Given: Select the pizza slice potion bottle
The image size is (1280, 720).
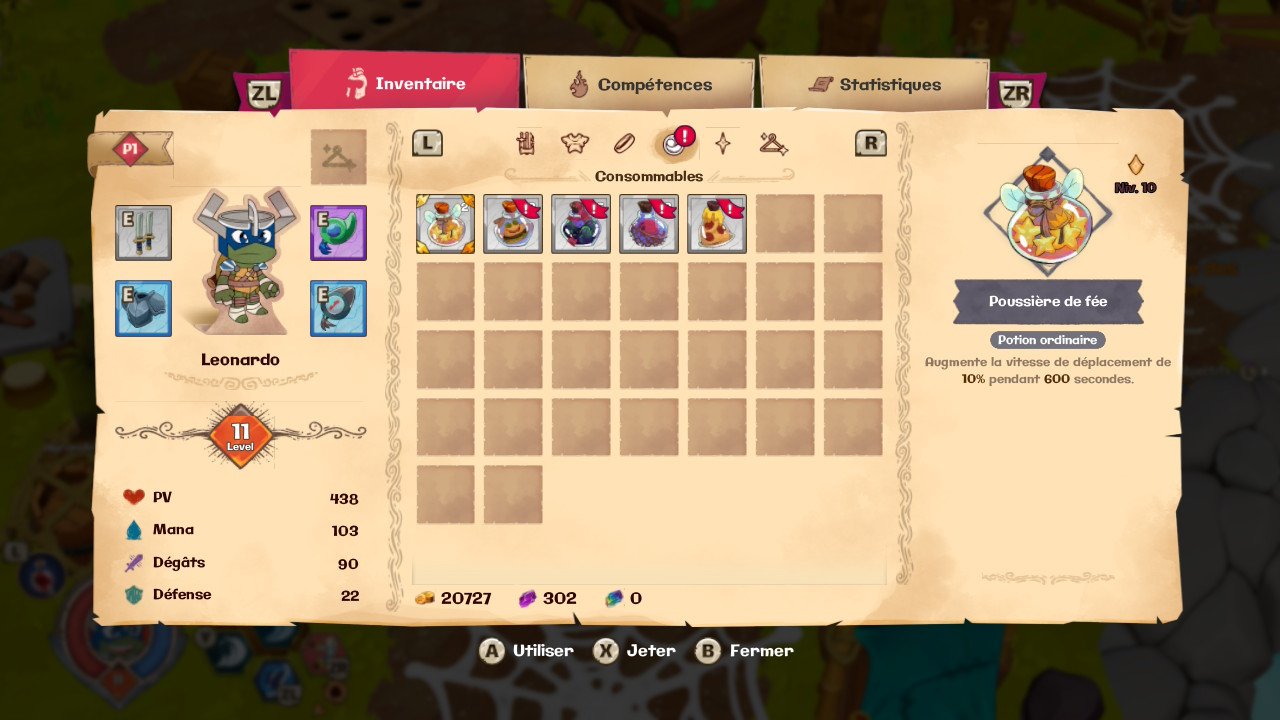Looking at the screenshot, I should pos(717,224).
